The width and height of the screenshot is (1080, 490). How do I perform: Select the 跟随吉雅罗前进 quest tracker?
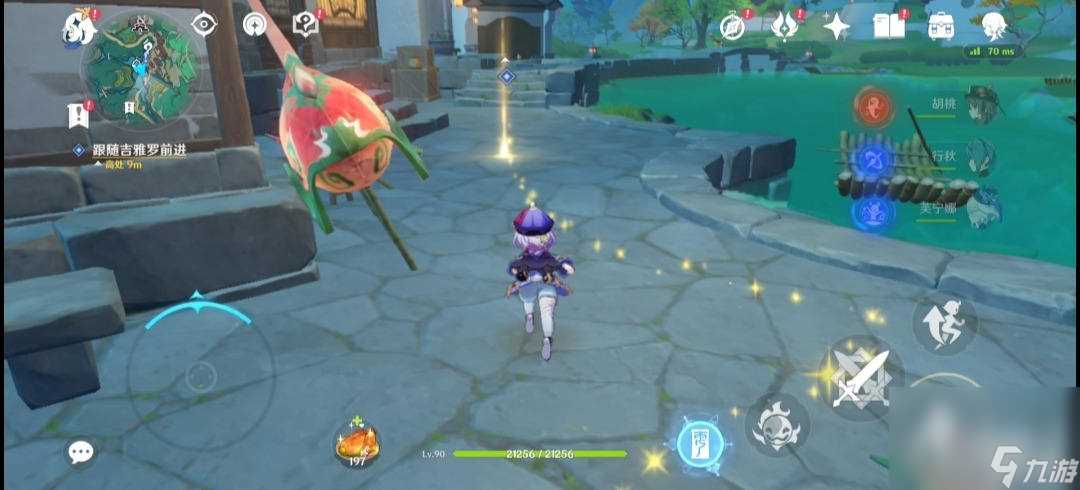click(131, 150)
